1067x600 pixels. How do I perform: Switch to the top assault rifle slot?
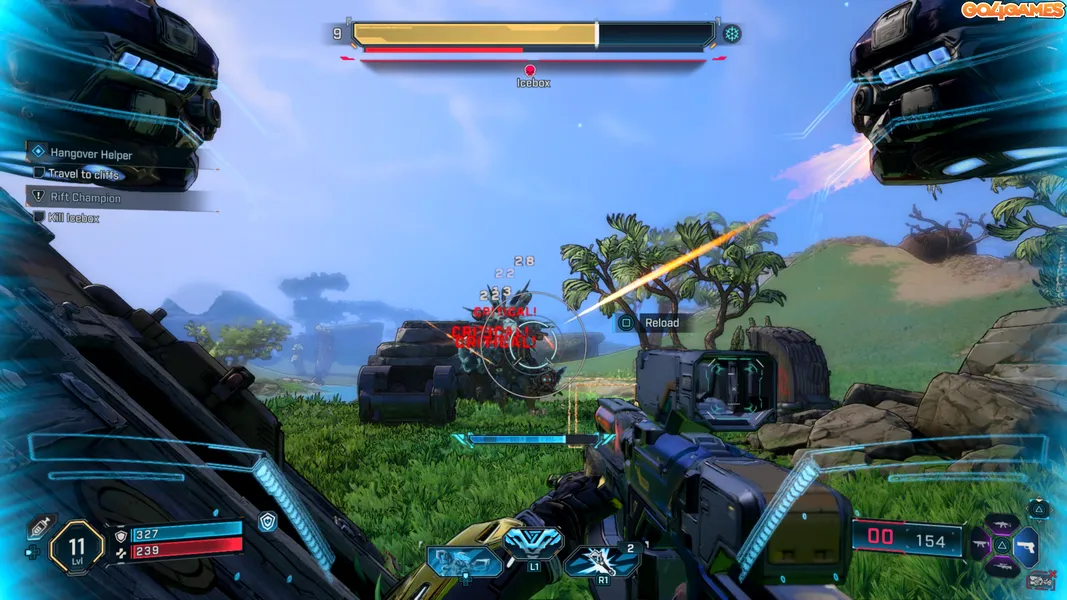tap(1003, 524)
